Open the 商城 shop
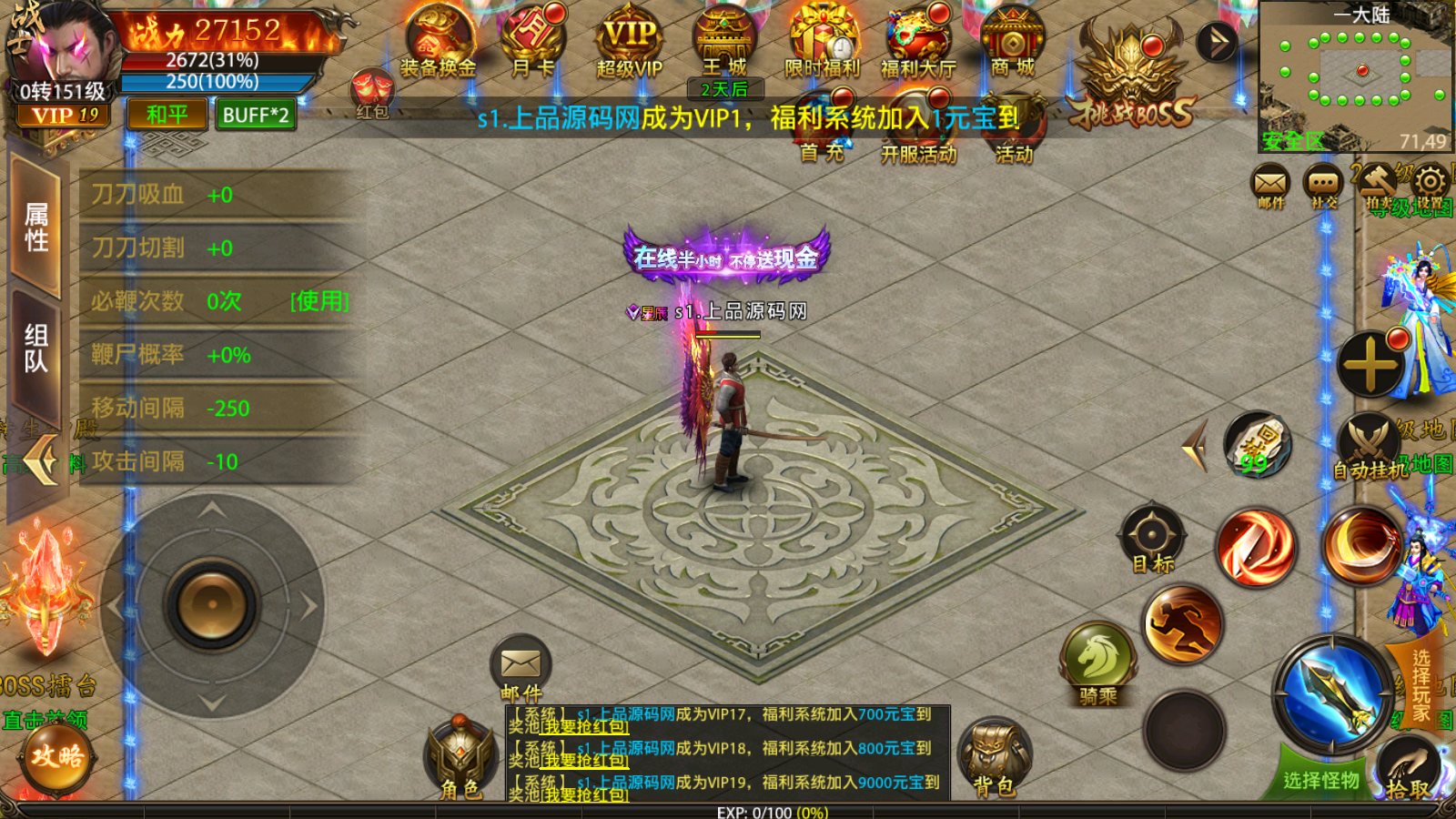This screenshot has height=819, width=1456. (x=1012, y=41)
